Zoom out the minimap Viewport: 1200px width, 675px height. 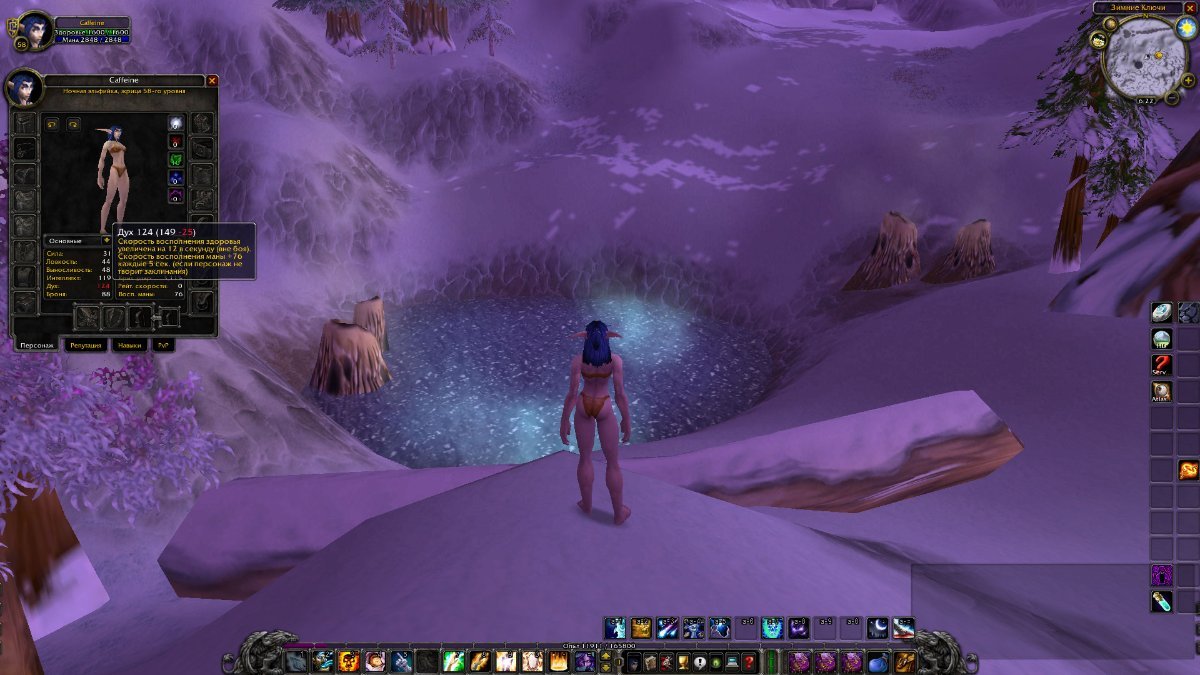[1173, 97]
